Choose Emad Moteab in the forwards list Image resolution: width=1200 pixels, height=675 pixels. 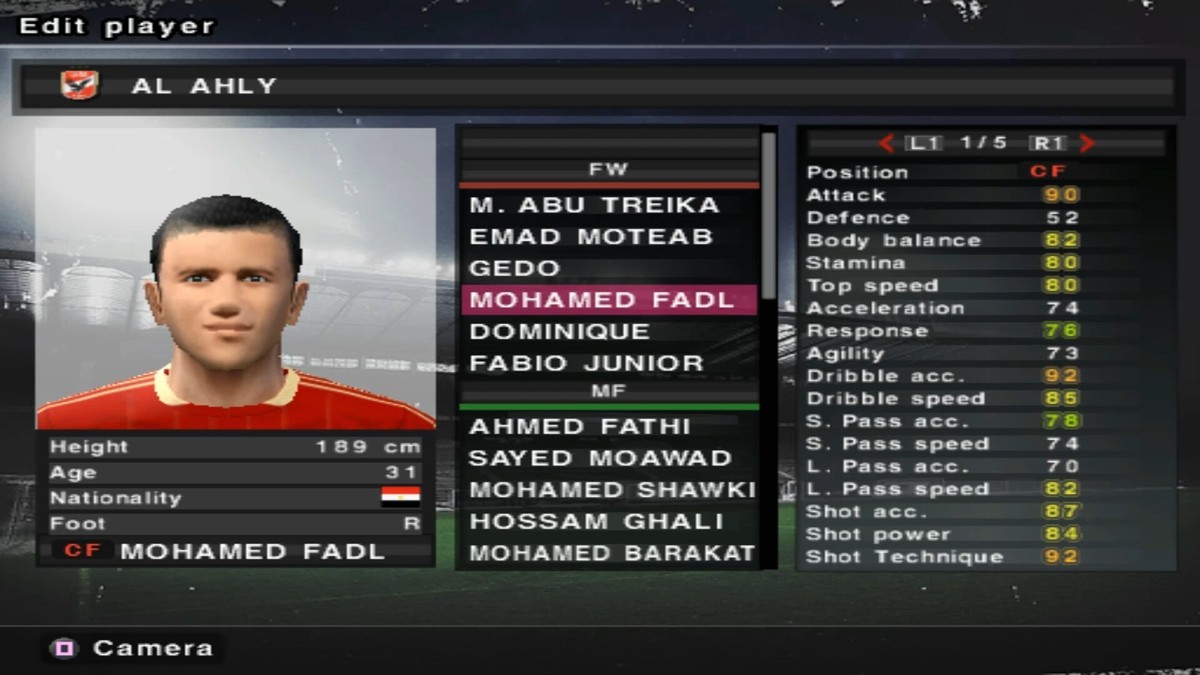(x=591, y=238)
